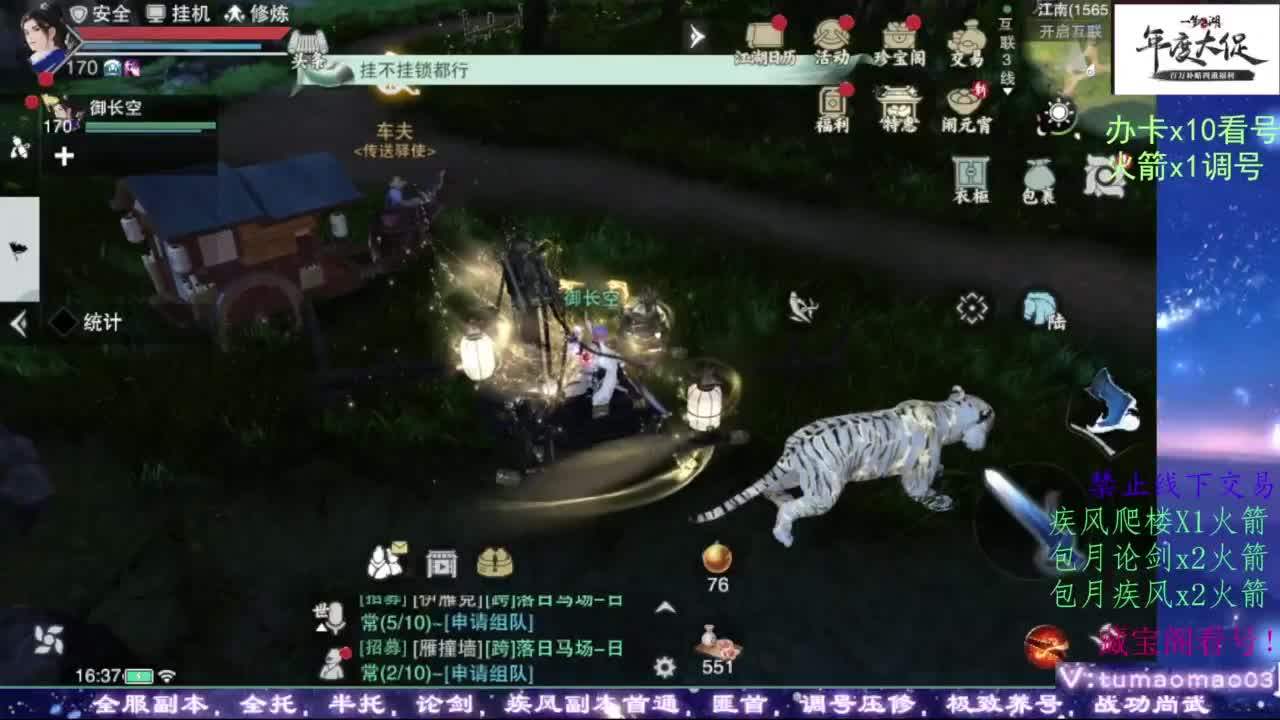1280x720 pixels.
Task: Toggle the voice microphone in chat
Action: (336, 615)
